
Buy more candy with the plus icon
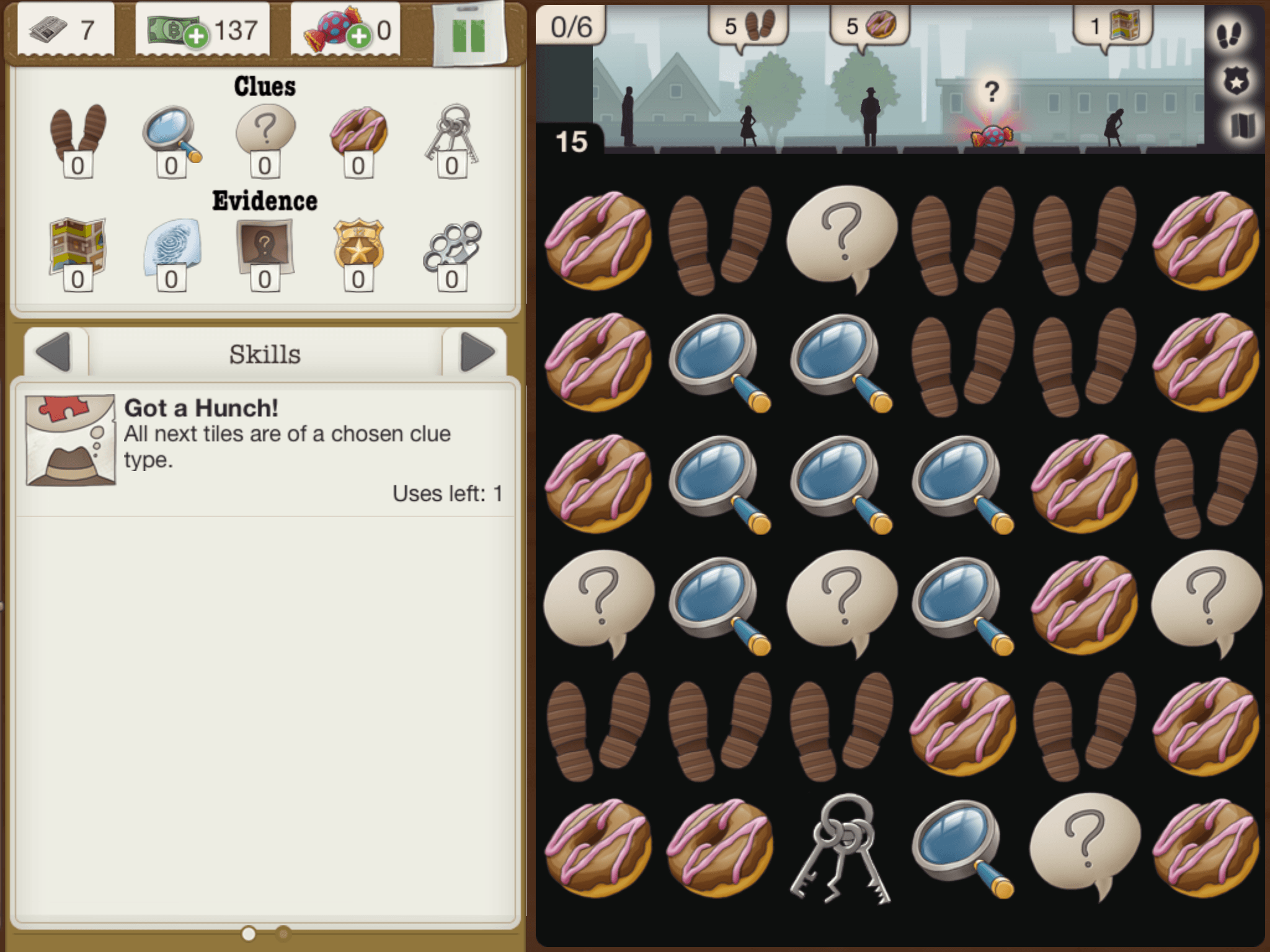click(359, 37)
